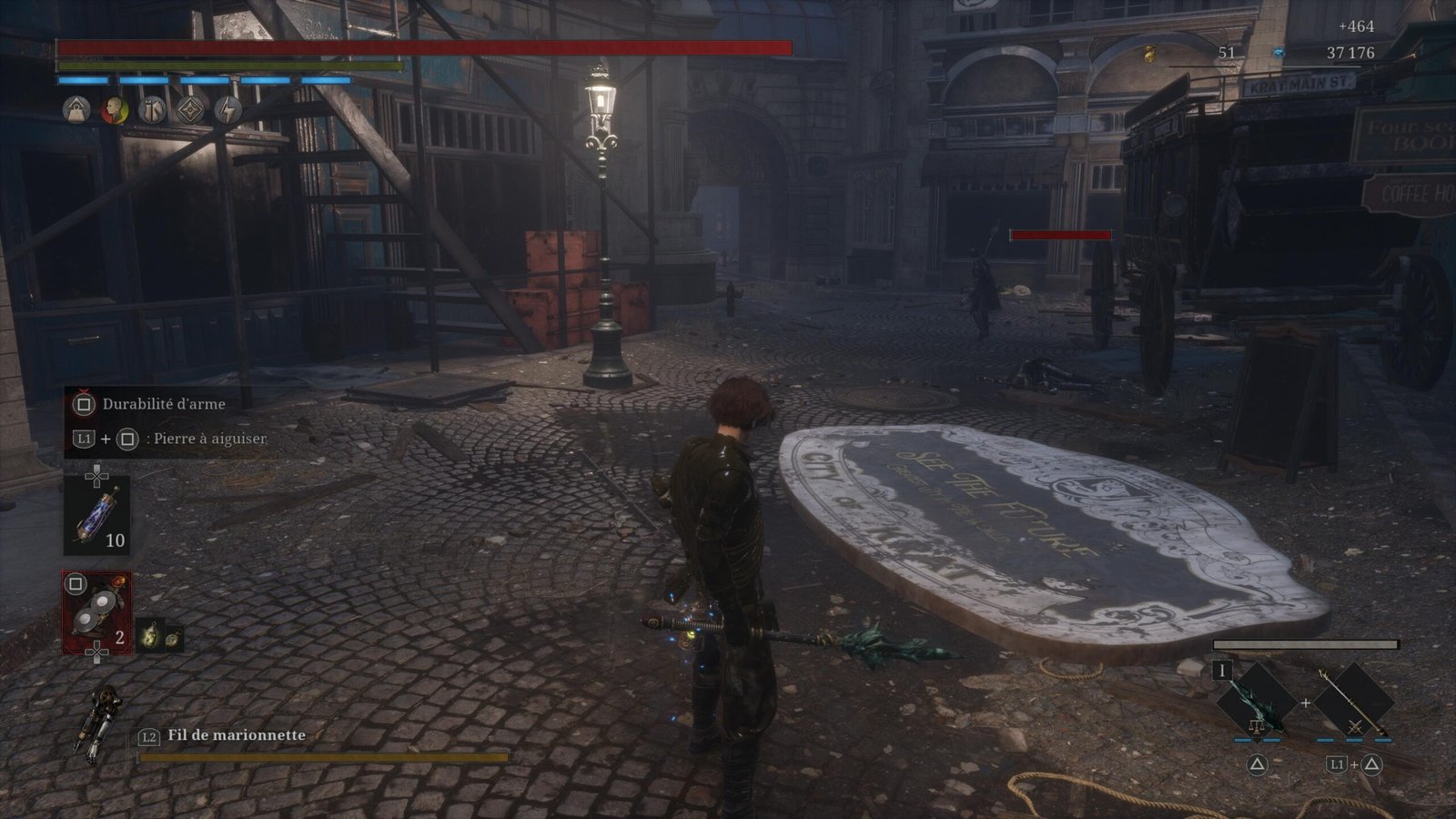Select the weight status effect icon

tap(76, 110)
